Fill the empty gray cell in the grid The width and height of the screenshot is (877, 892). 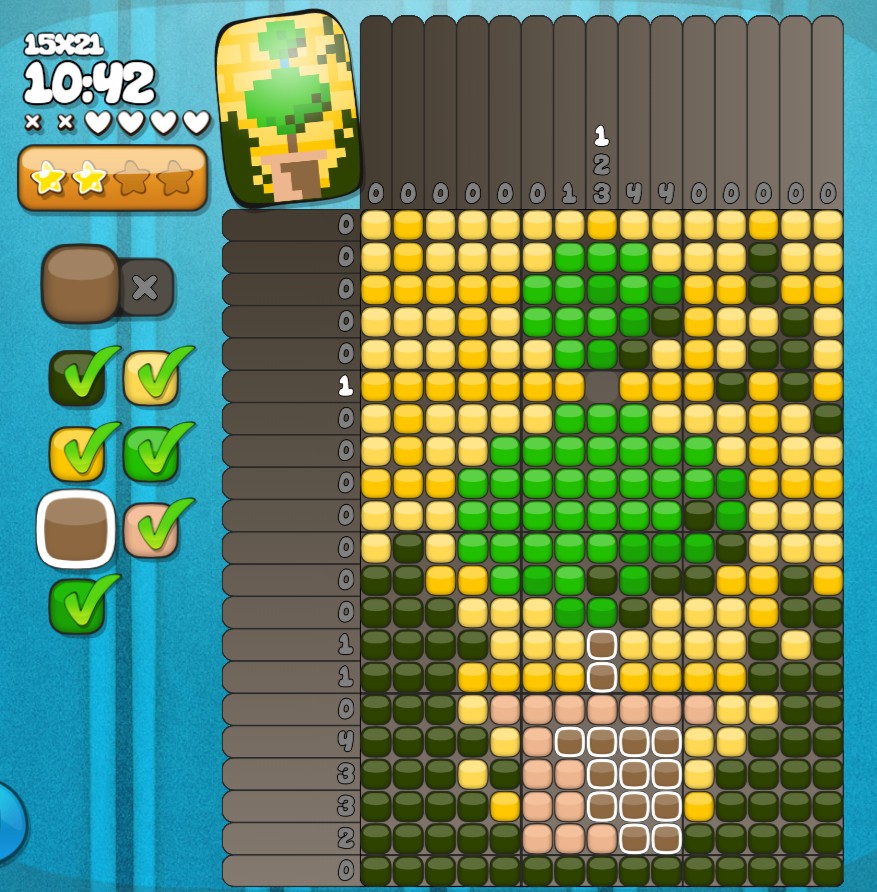(601, 386)
